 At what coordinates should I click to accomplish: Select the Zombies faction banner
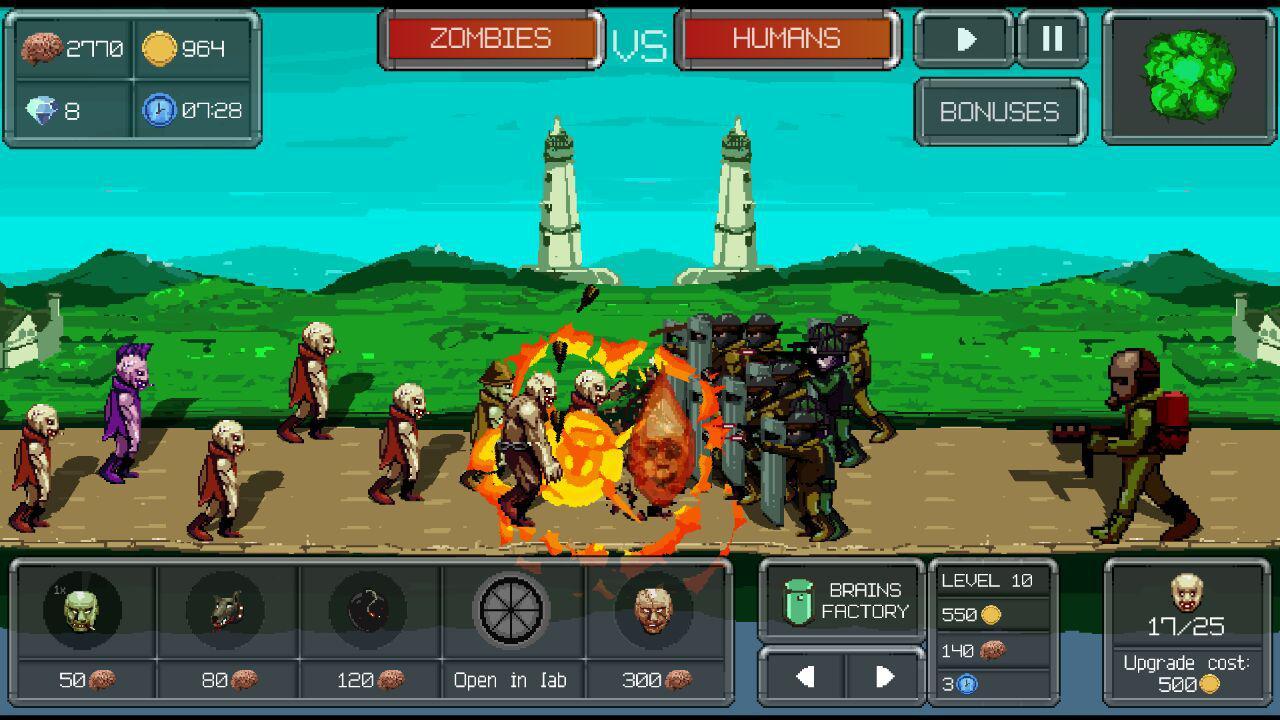(x=490, y=39)
